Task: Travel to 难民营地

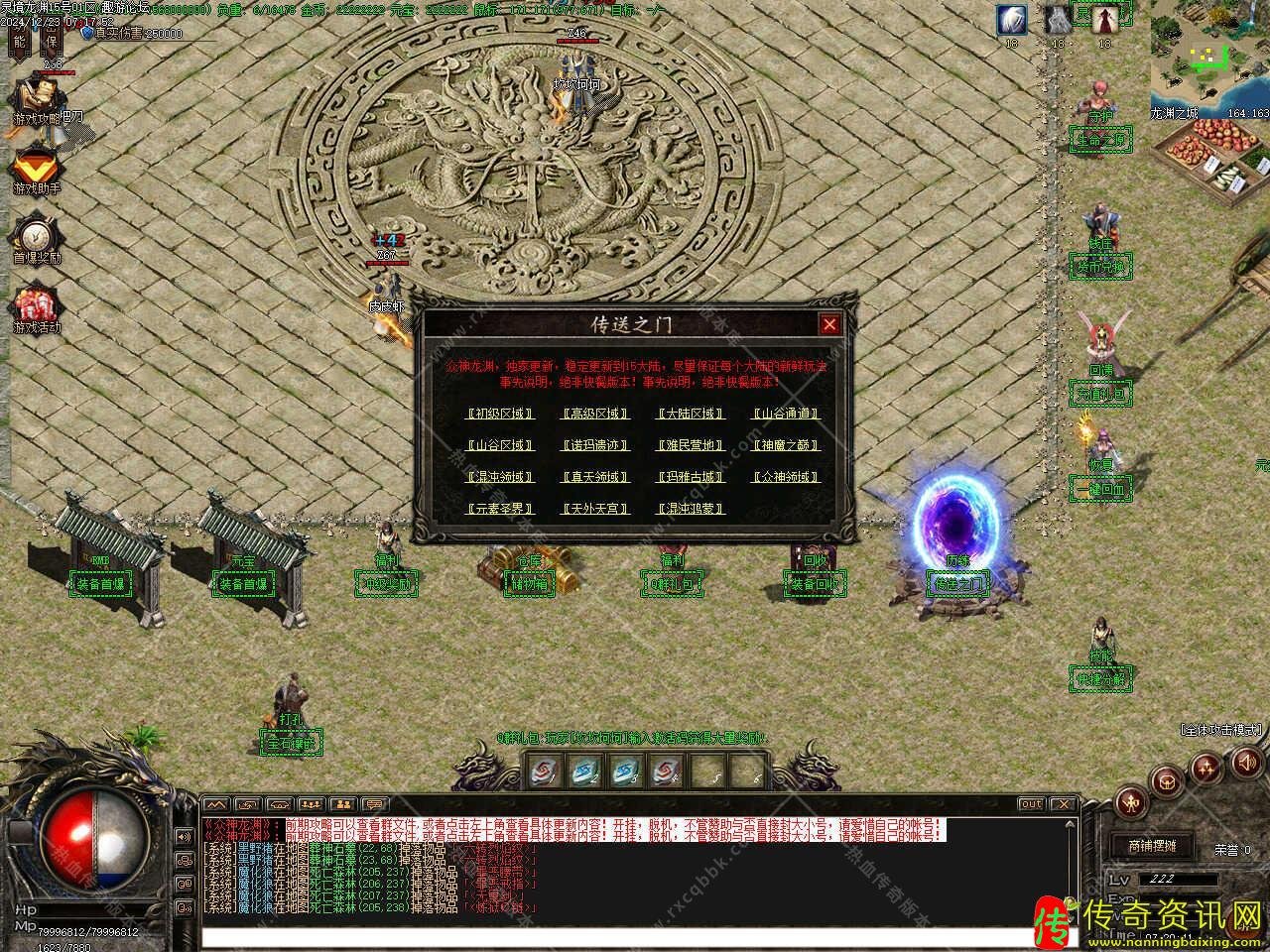Action: pos(691,445)
